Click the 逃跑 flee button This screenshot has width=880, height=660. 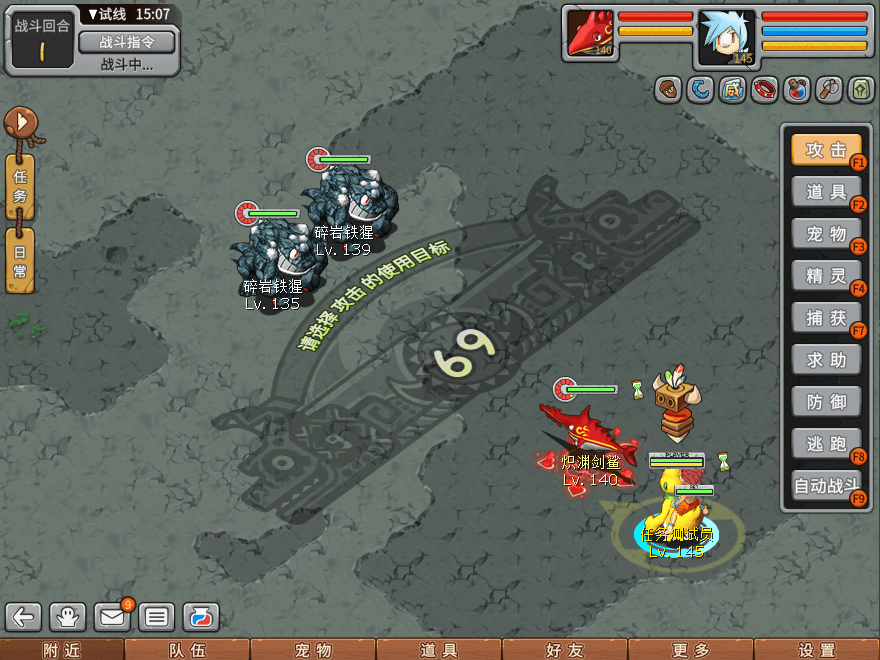pyautogui.click(x=826, y=444)
